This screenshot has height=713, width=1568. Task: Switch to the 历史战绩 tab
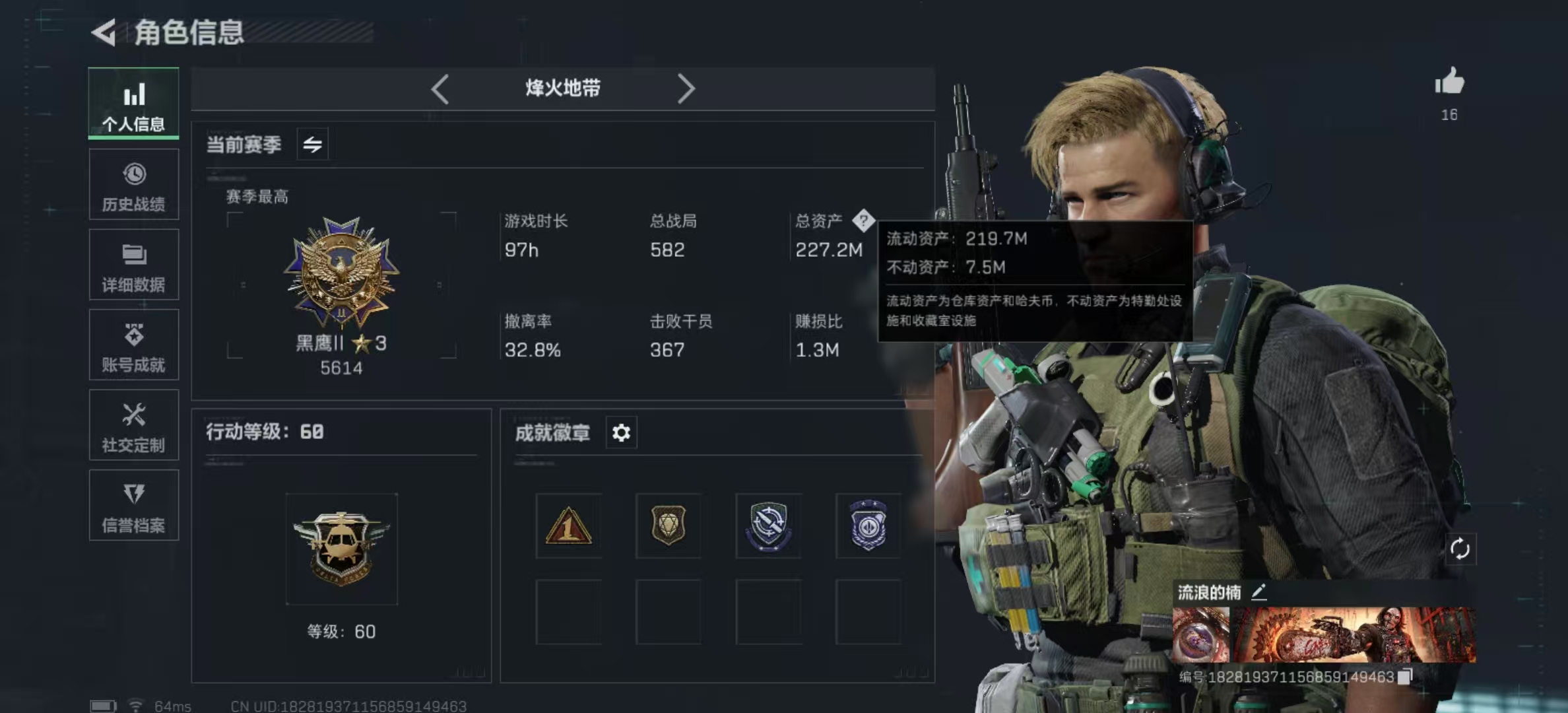pos(134,185)
